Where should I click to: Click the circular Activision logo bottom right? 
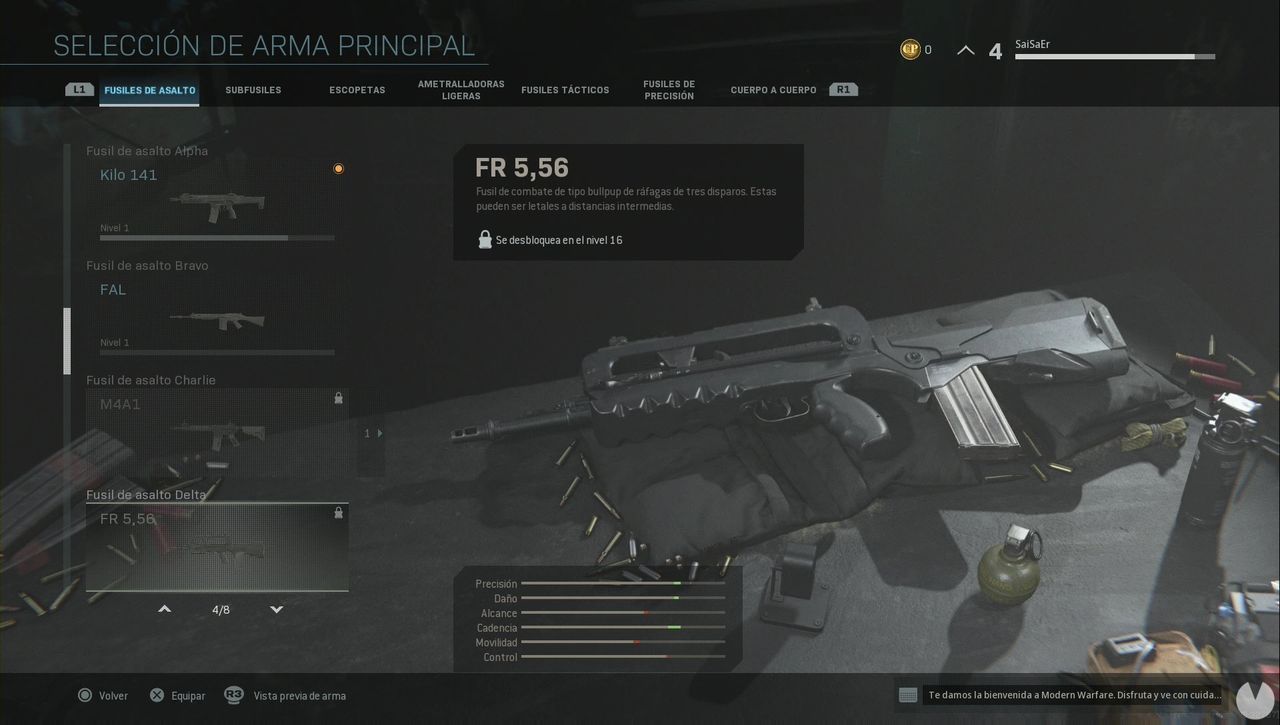coord(1255,699)
